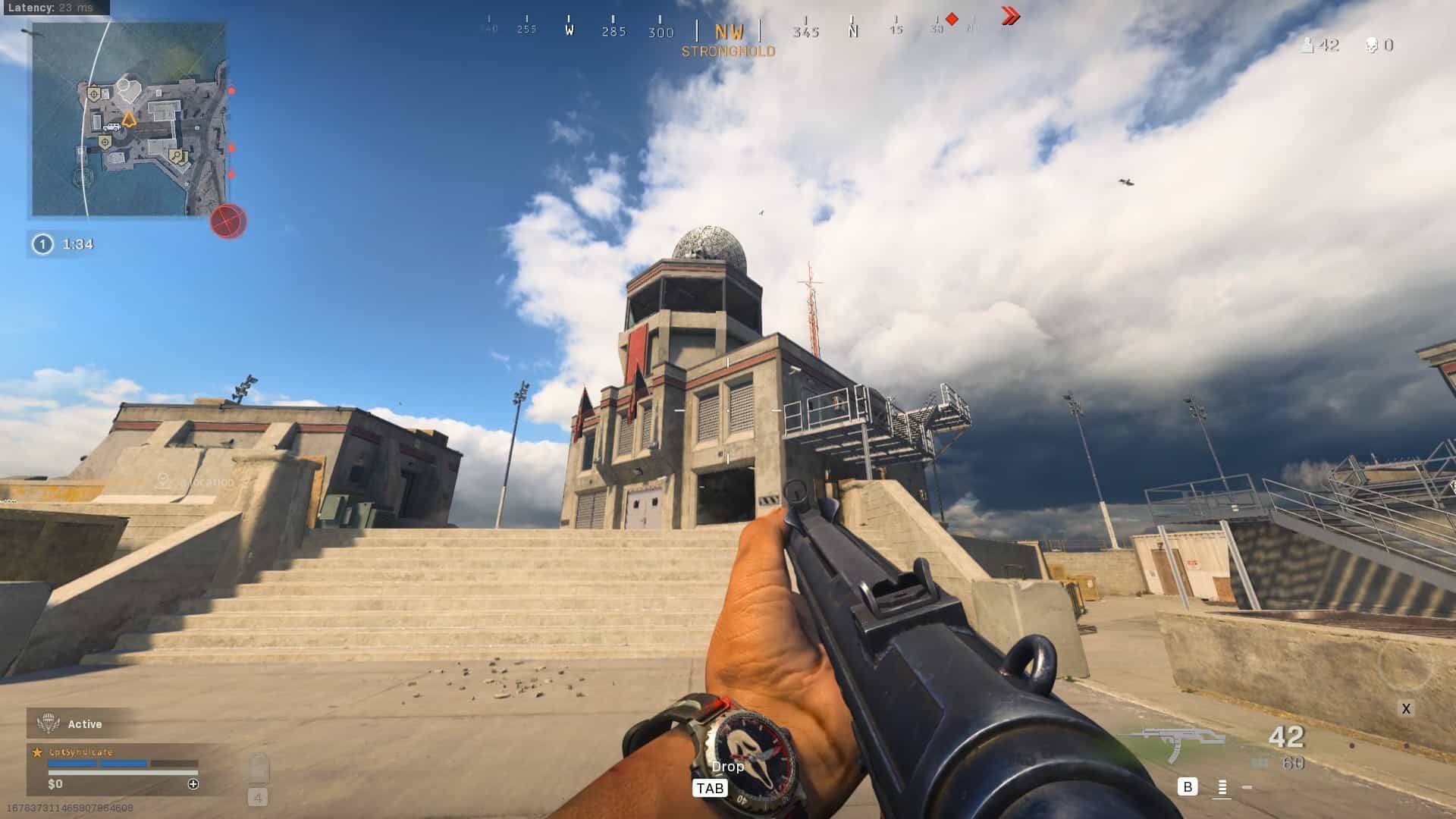Click the NW heading on the compass bar
1456x819 pixels.
point(729,32)
